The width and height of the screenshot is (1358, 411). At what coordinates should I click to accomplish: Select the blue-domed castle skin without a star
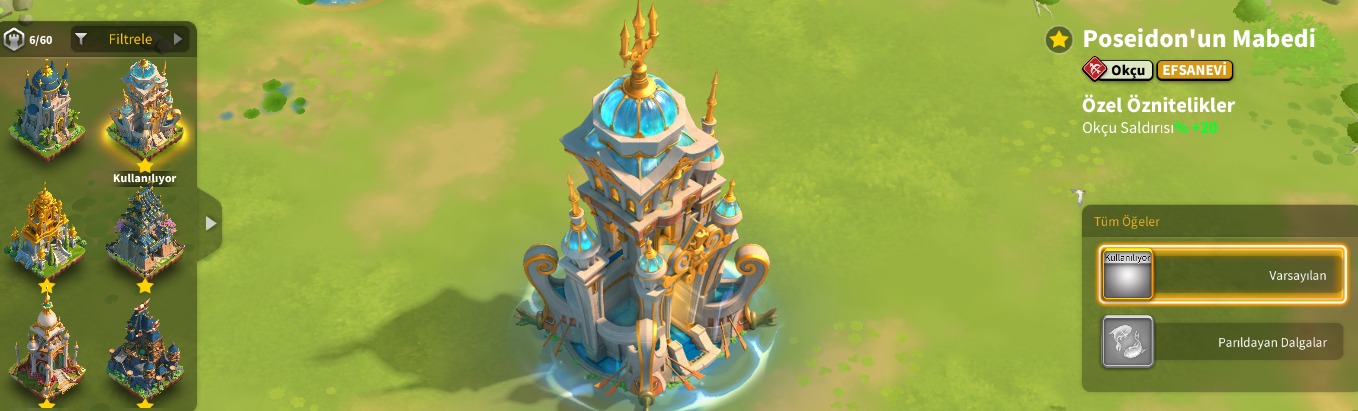[x=47, y=105]
